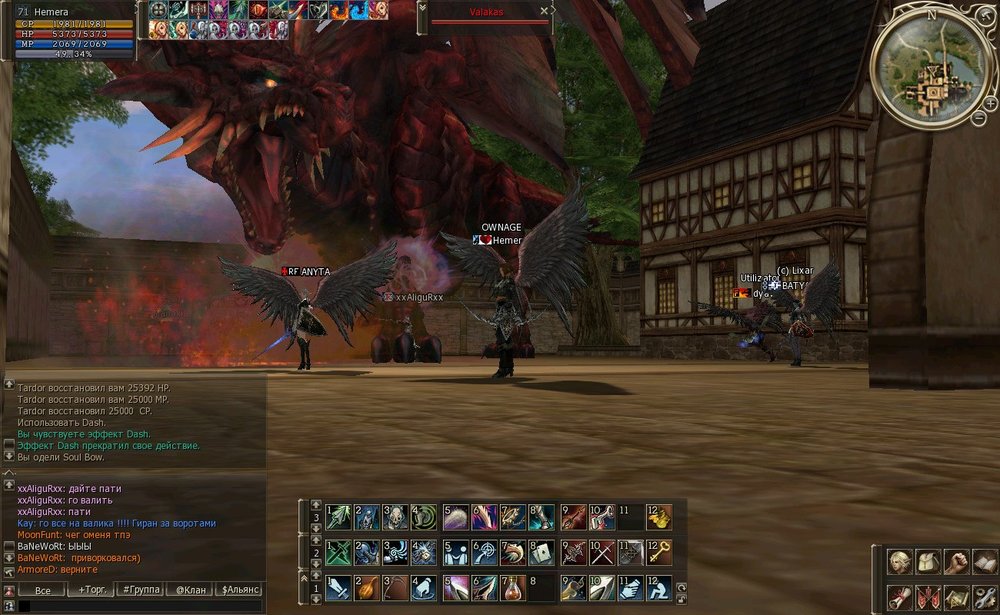Show the $Альянс chat tab
This screenshot has width=1000, height=615.
(240, 590)
